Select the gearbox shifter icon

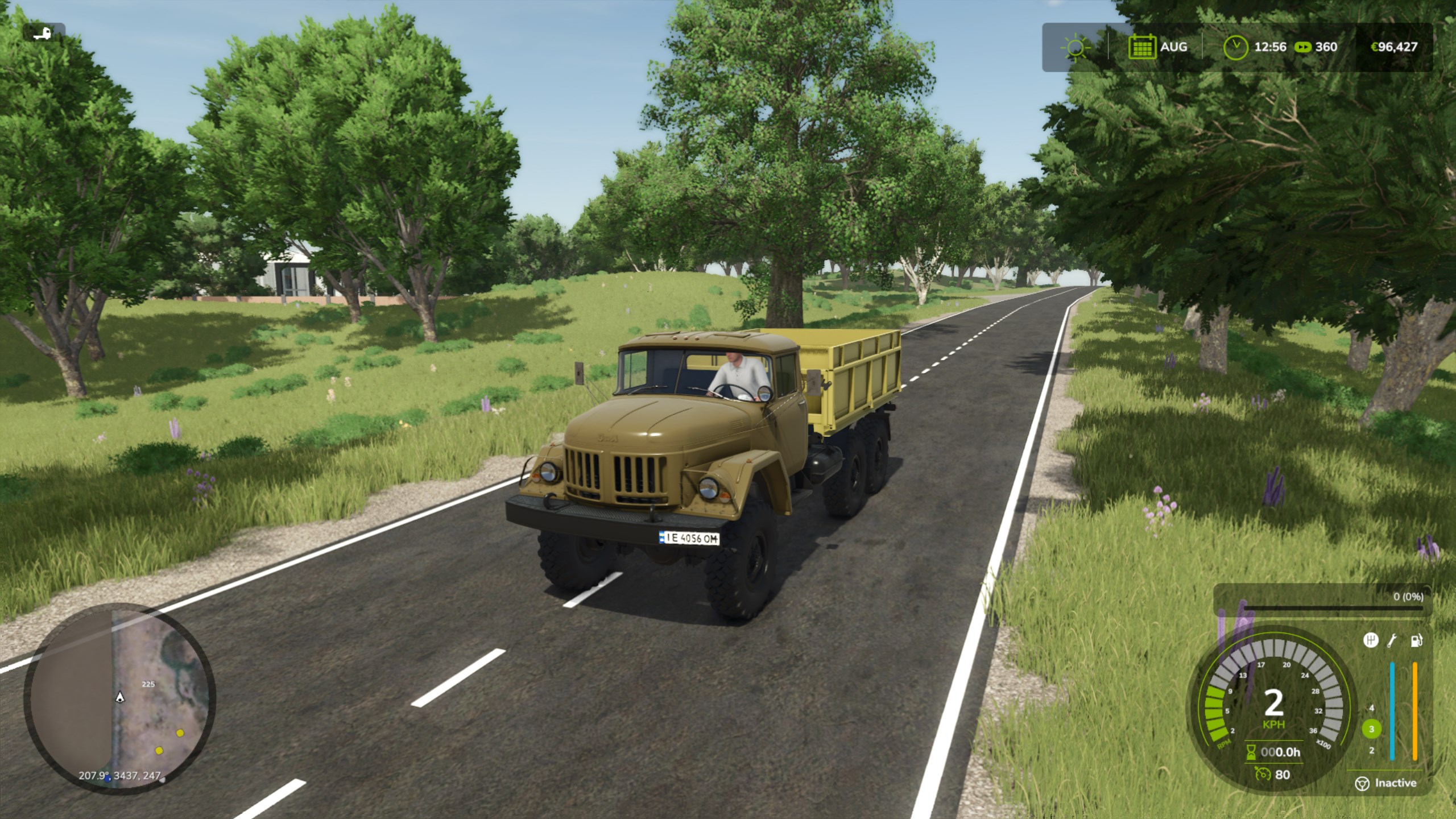(x=1371, y=640)
